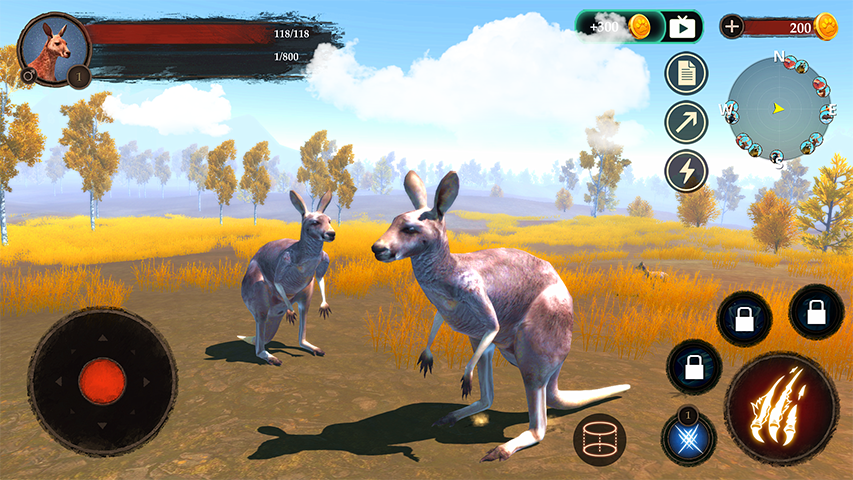Attack with the claw slash button
The image size is (853, 480).
coord(781,407)
